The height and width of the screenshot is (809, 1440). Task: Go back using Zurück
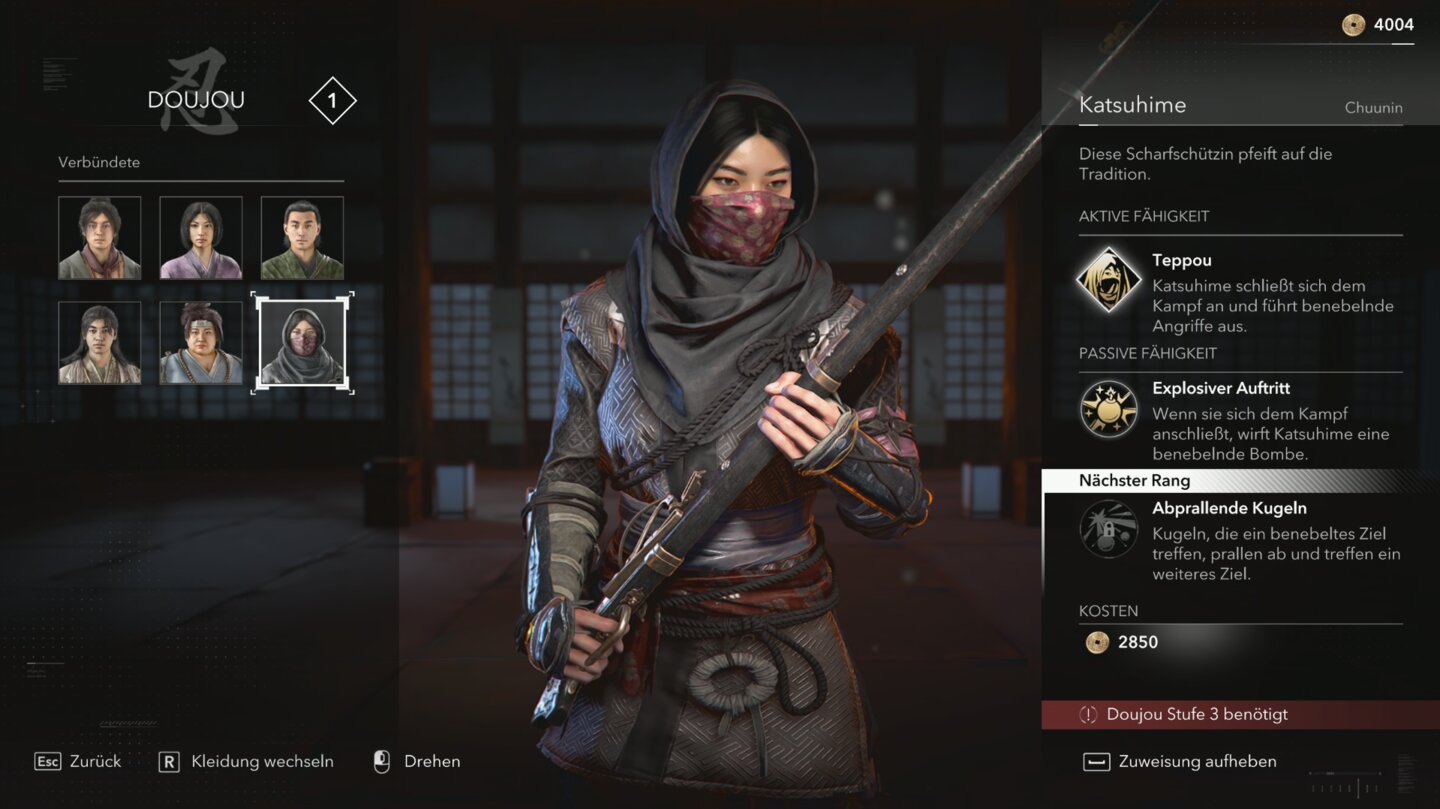click(78, 762)
